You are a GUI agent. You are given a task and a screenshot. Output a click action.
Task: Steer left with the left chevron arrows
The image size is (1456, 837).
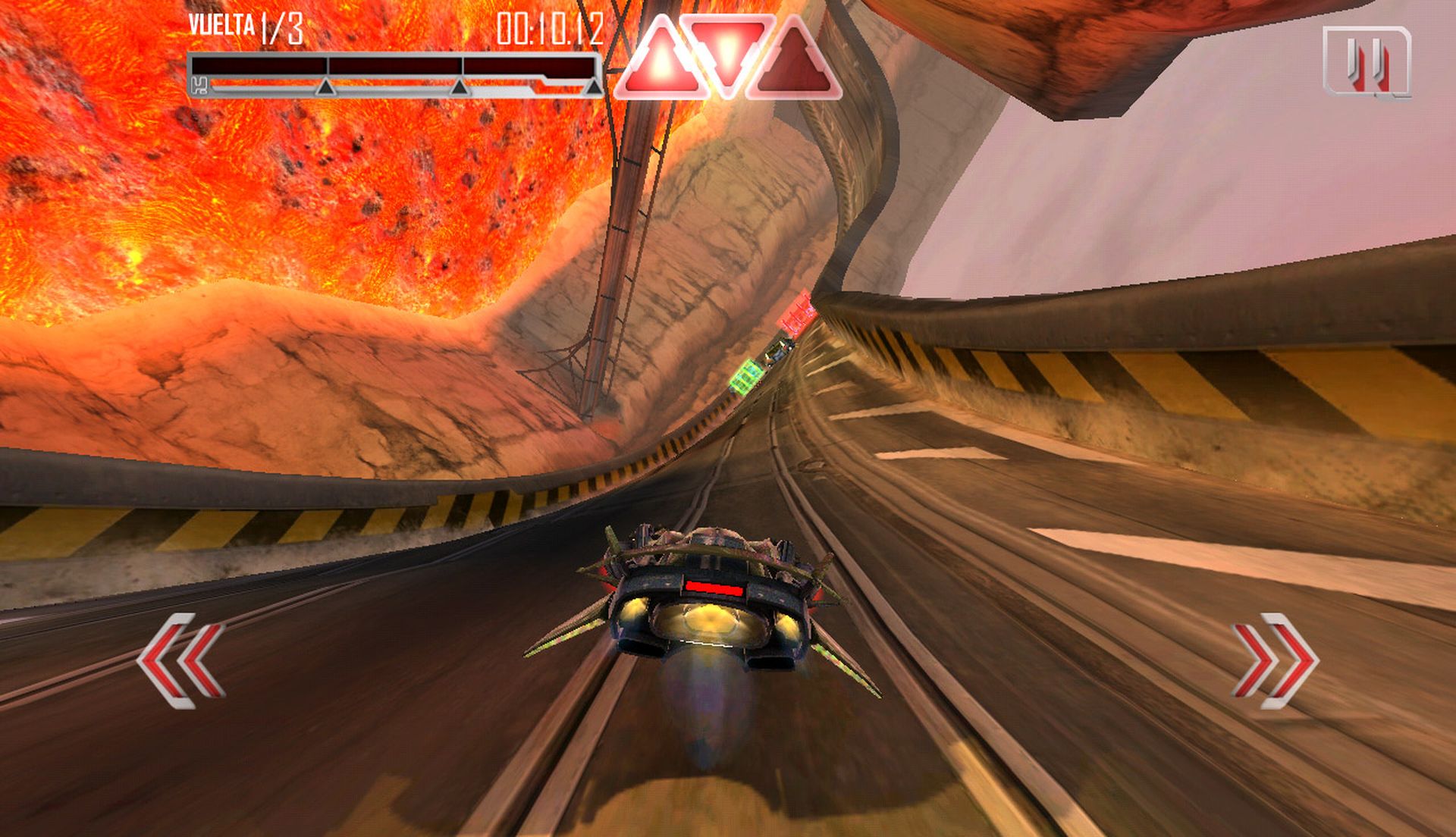pos(181,660)
